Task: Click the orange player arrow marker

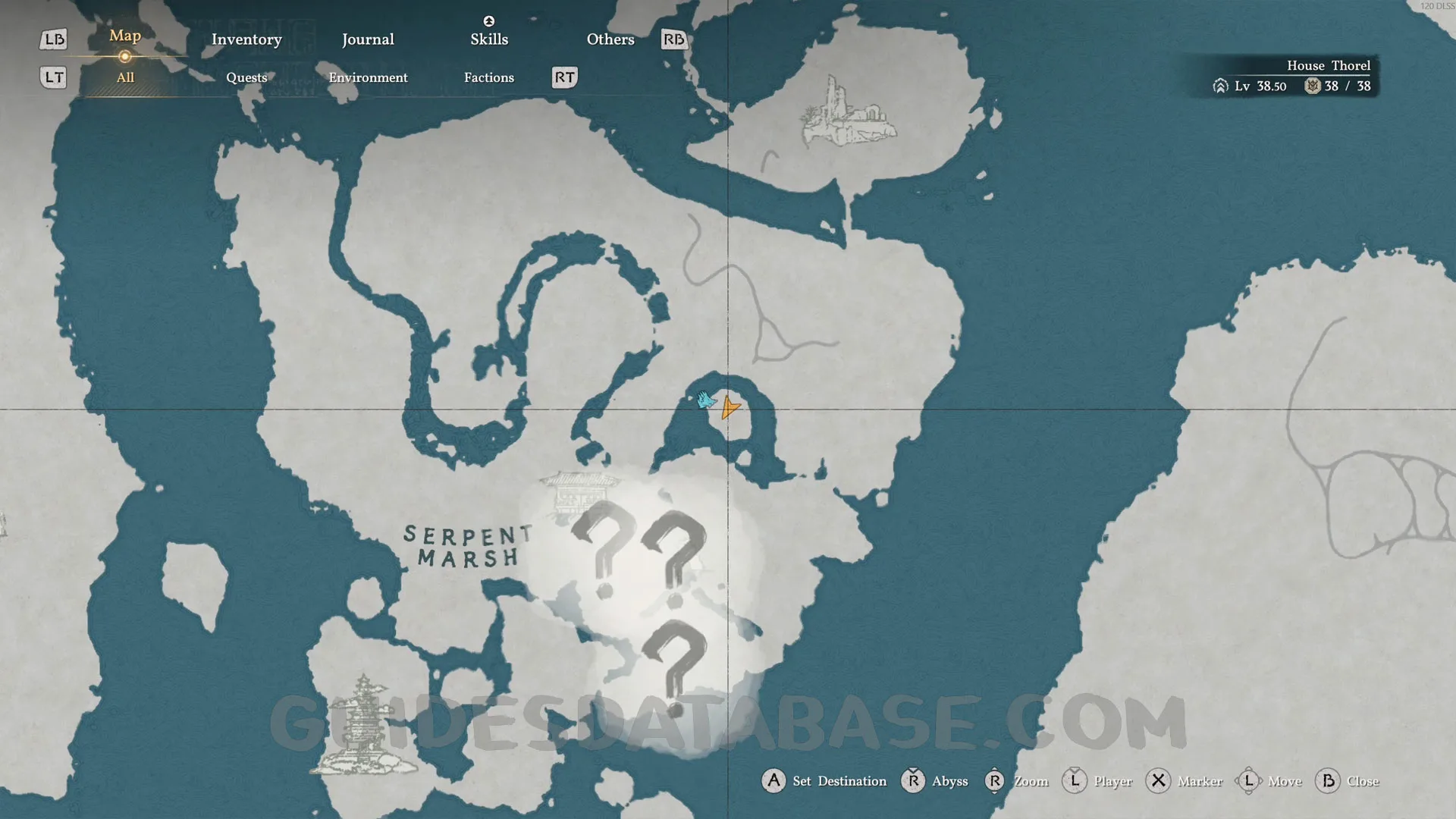Action: (x=730, y=408)
